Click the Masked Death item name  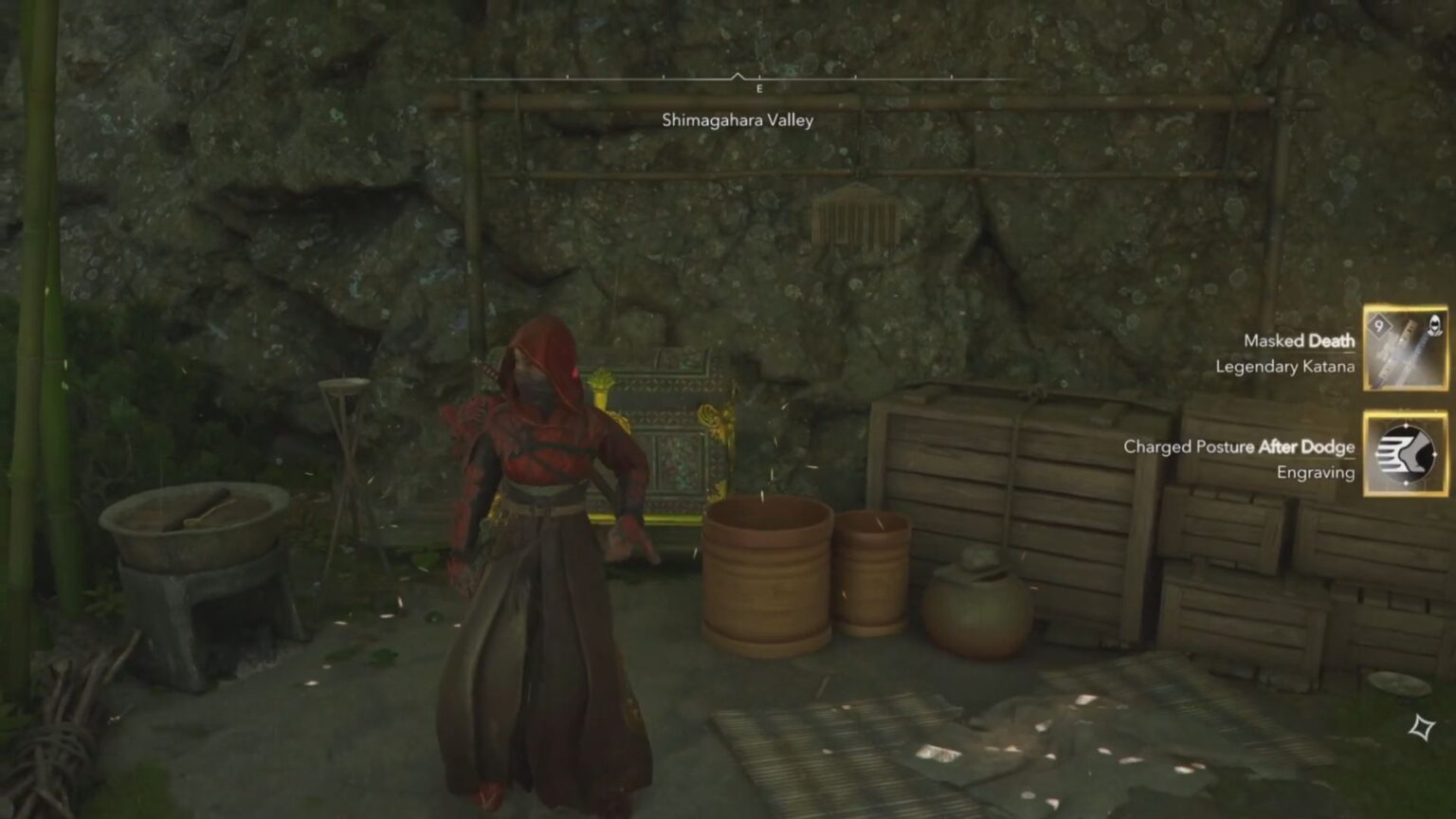point(1299,340)
